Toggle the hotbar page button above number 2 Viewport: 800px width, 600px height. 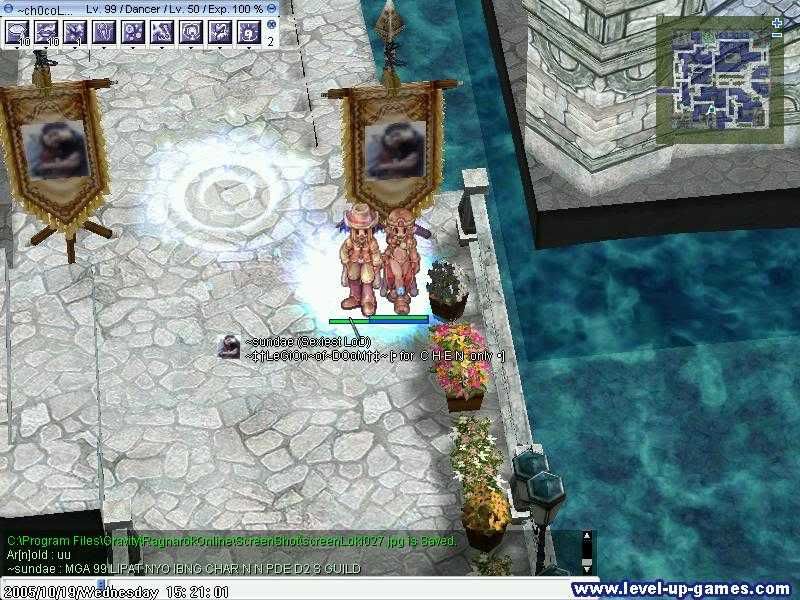point(271,25)
